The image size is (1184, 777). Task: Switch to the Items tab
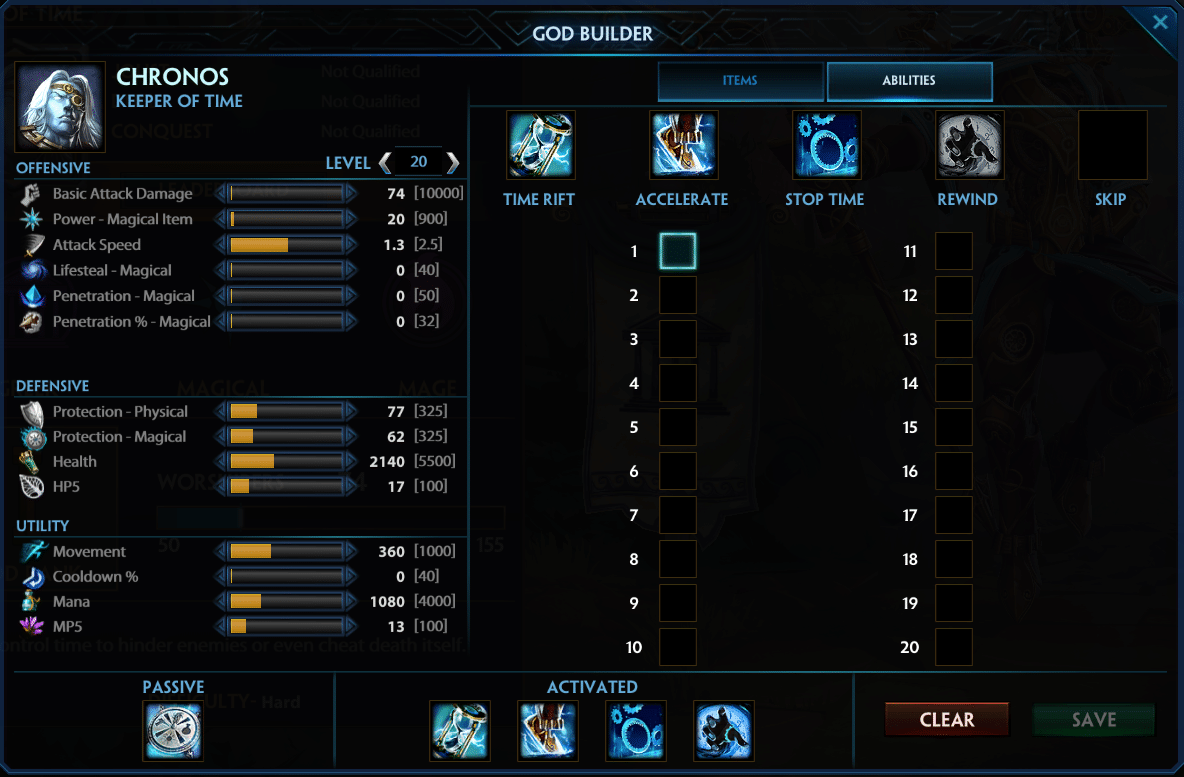click(x=740, y=81)
